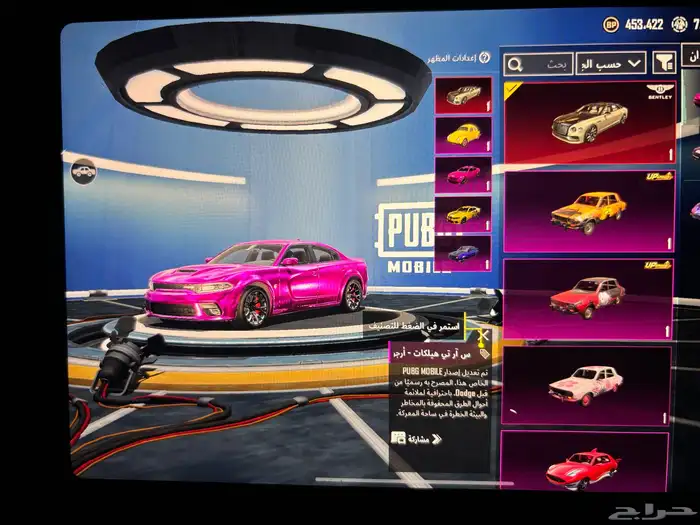The width and height of the screenshot is (700, 525).
Task: Open the vehicle search field
Action: coord(538,64)
